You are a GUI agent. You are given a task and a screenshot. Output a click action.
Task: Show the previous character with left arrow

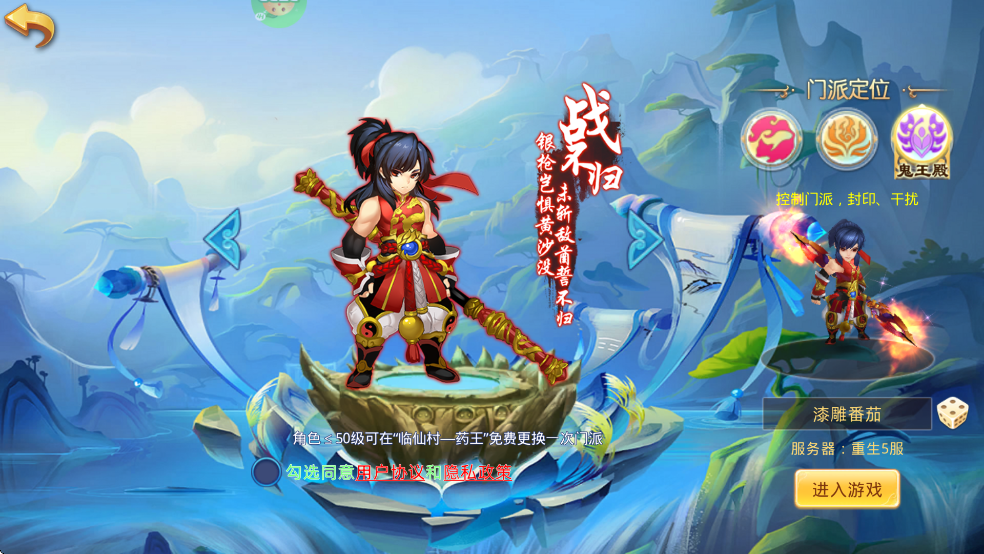tap(223, 238)
